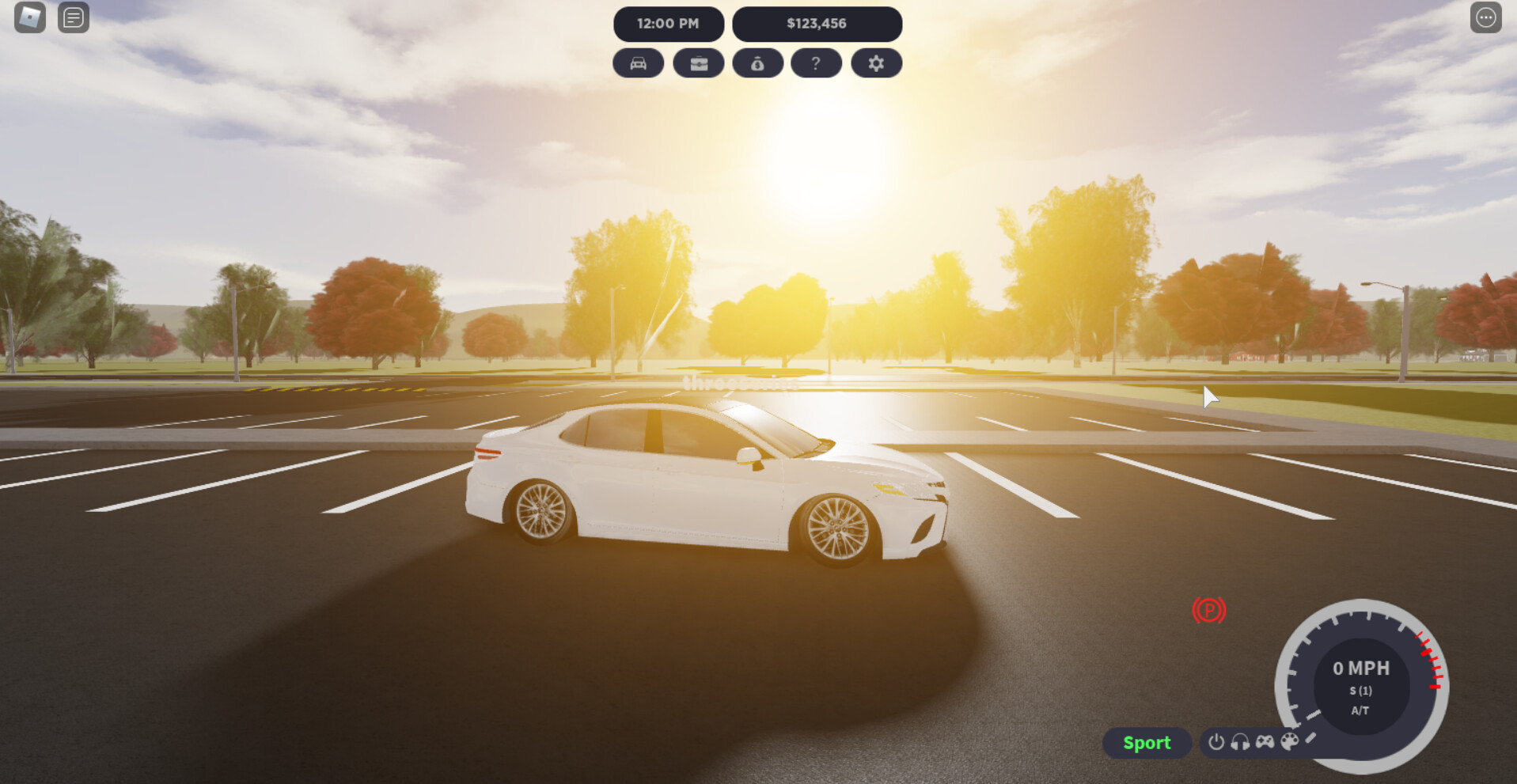This screenshot has width=1517, height=784.
Task: Open the briefcase jobs menu
Action: (698, 63)
